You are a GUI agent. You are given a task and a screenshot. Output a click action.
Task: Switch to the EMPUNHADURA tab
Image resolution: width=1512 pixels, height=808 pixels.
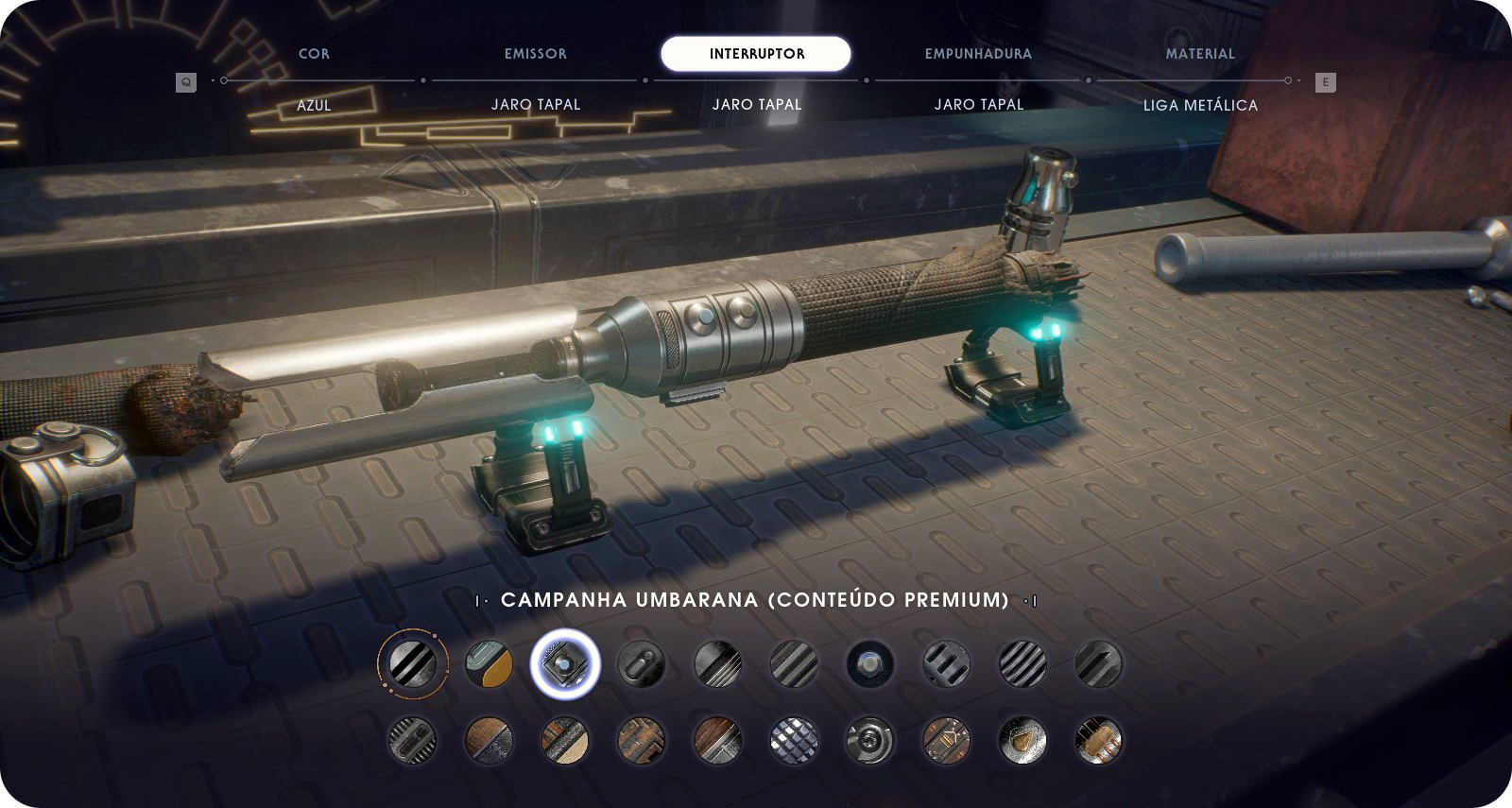(978, 54)
